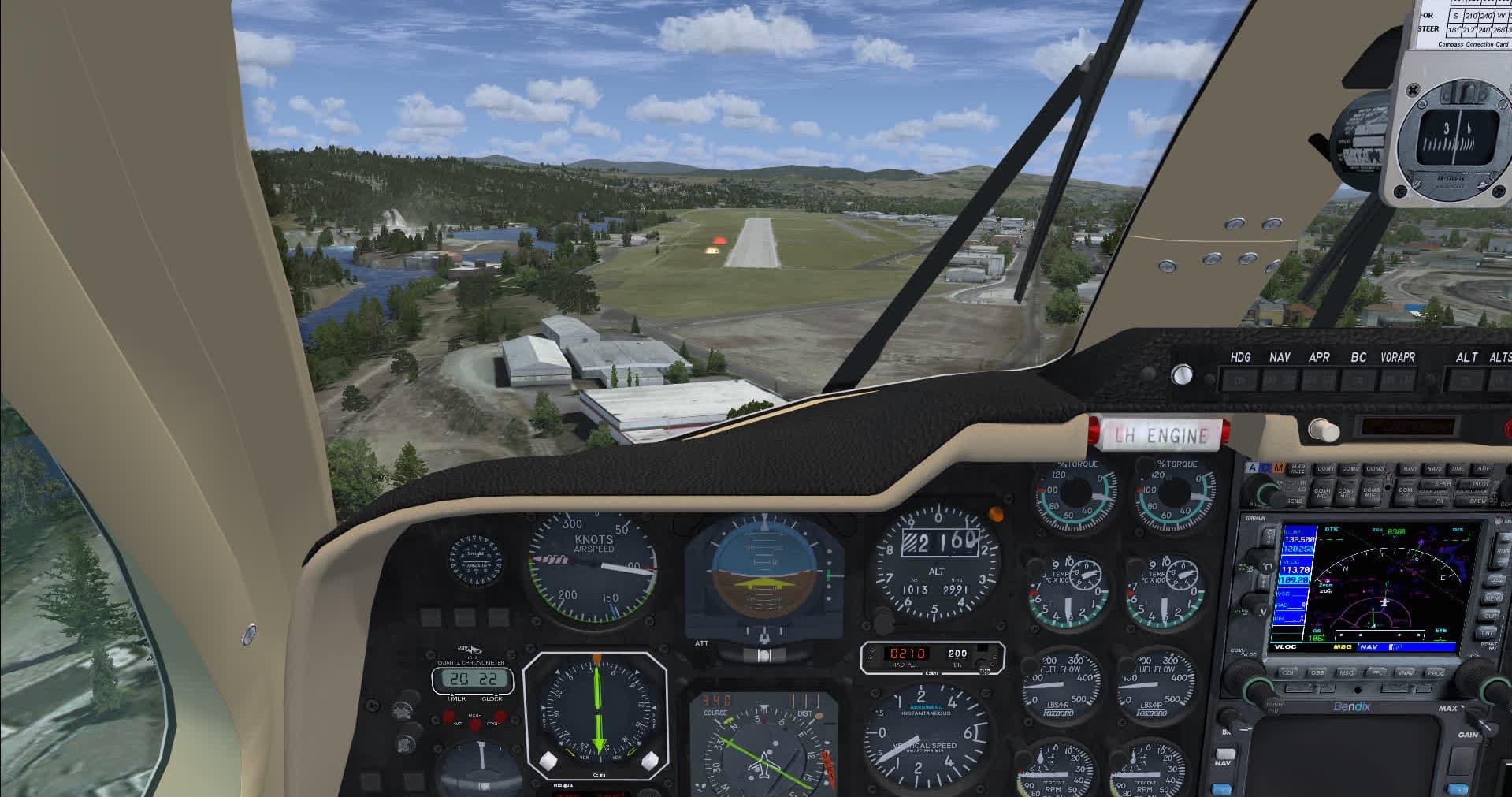Screen dimensions: 1512x797
Task: Arm the APR approach mode button
Action: (x=1318, y=382)
